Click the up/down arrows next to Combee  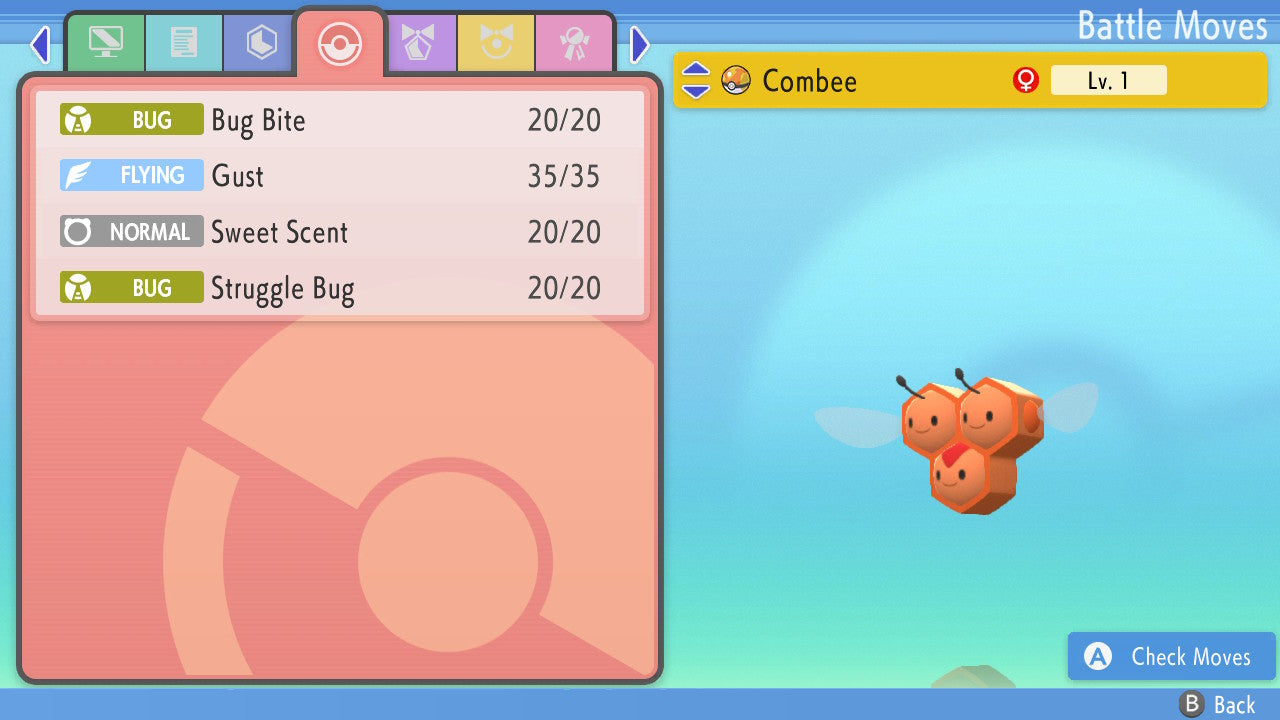tap(694, 80)
